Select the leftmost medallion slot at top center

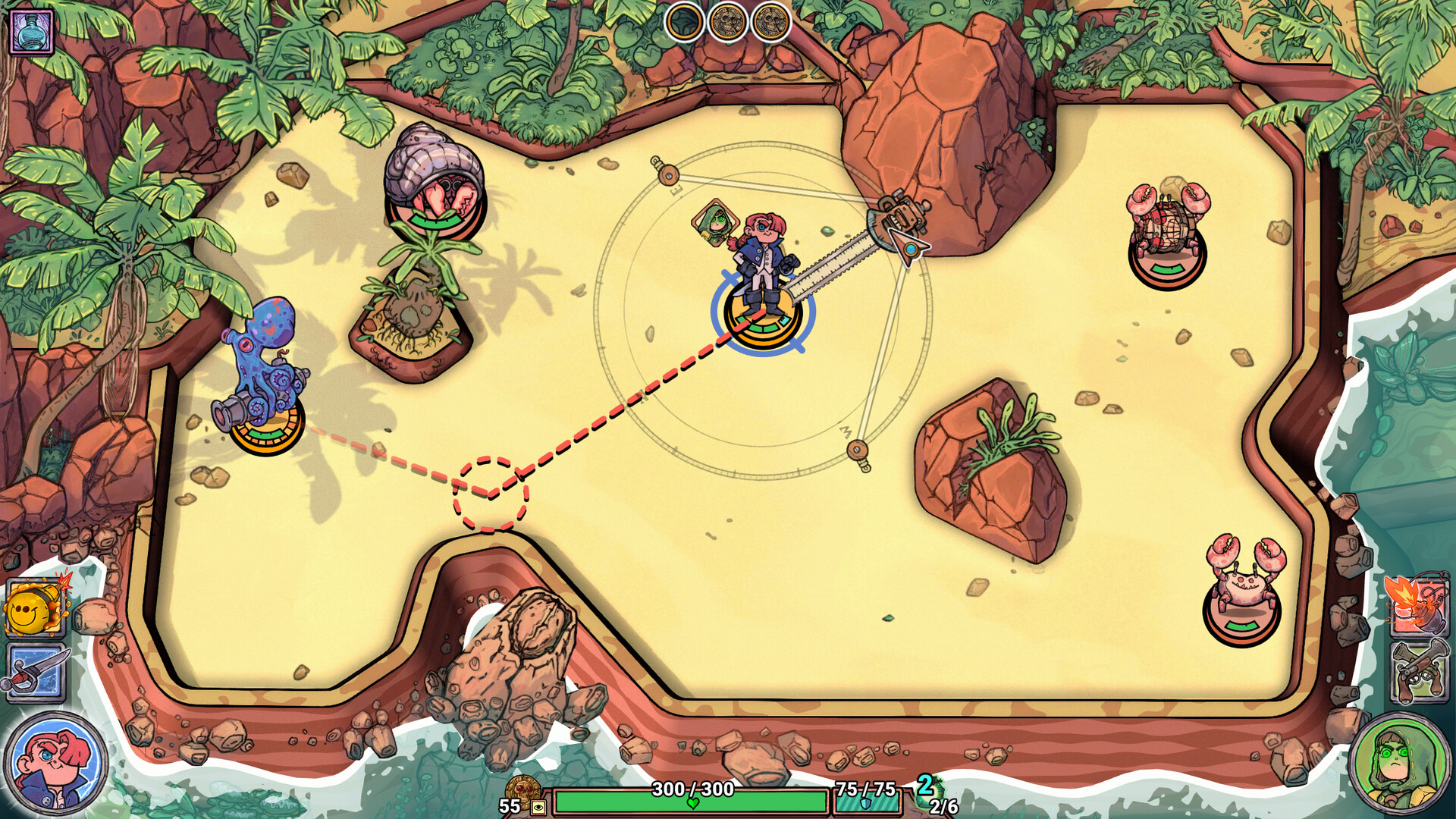686,19
